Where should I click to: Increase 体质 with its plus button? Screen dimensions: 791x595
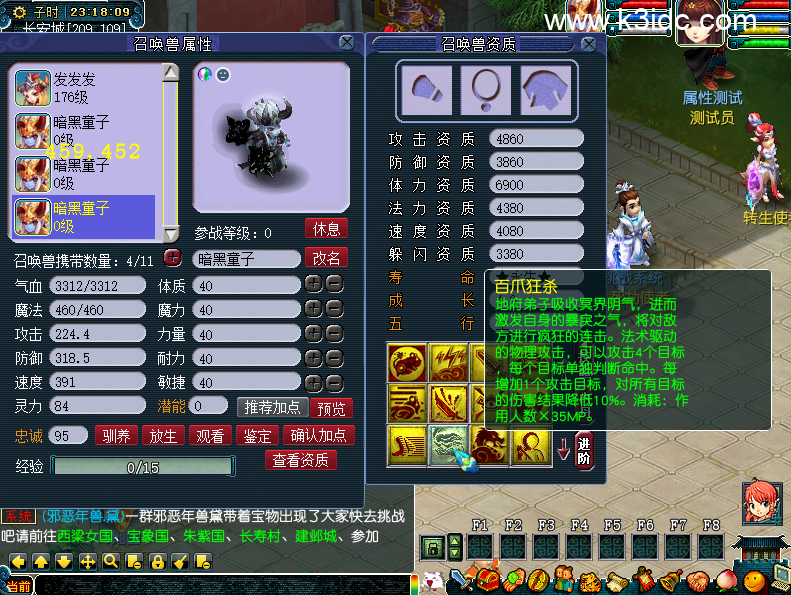pos(313,285)
